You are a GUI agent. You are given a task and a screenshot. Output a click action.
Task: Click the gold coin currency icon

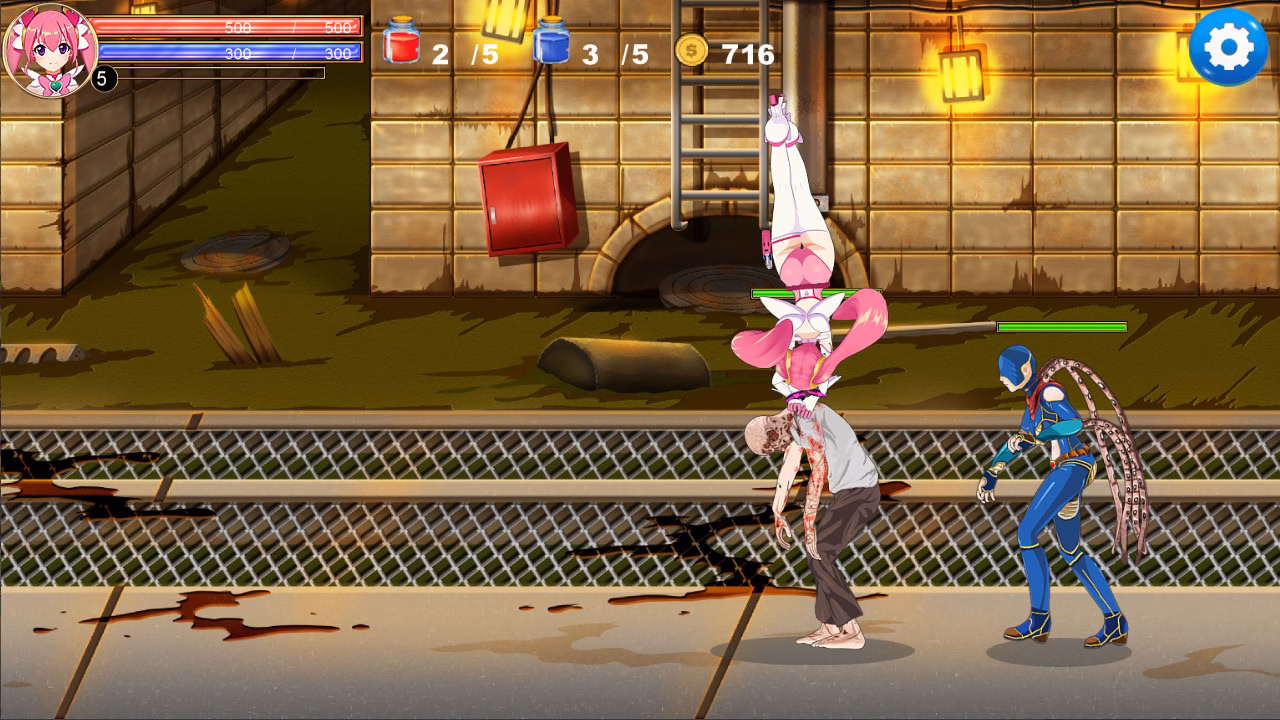pyautogui.click(x=691, y=46)
